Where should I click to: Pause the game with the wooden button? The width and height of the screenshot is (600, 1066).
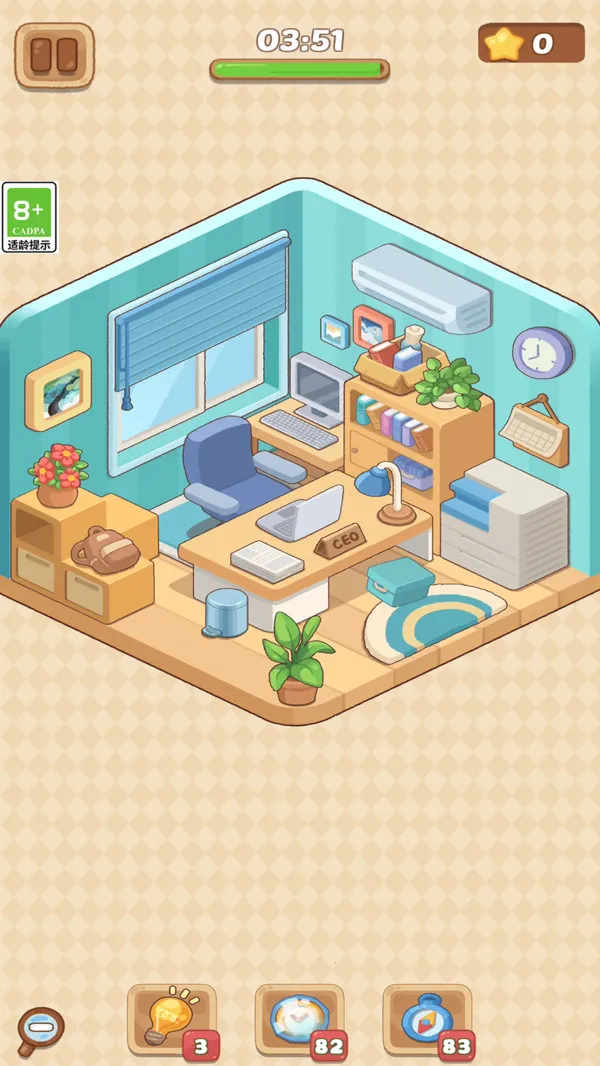[x=54, y=54]
